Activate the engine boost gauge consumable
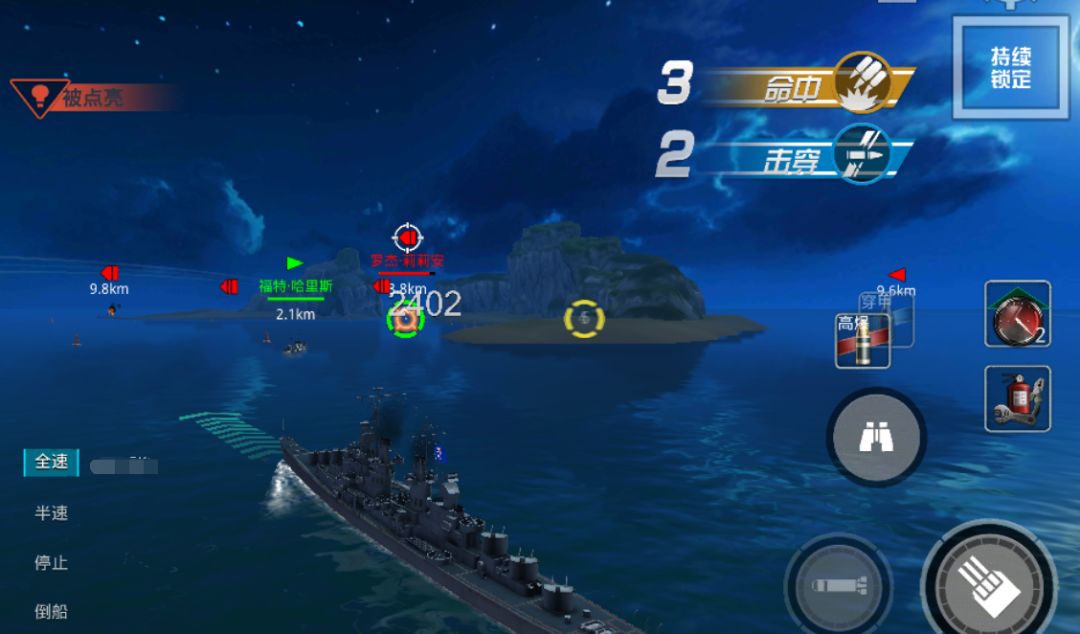1080x634 pixels. pyautogui.click(x=1017, y=314)
